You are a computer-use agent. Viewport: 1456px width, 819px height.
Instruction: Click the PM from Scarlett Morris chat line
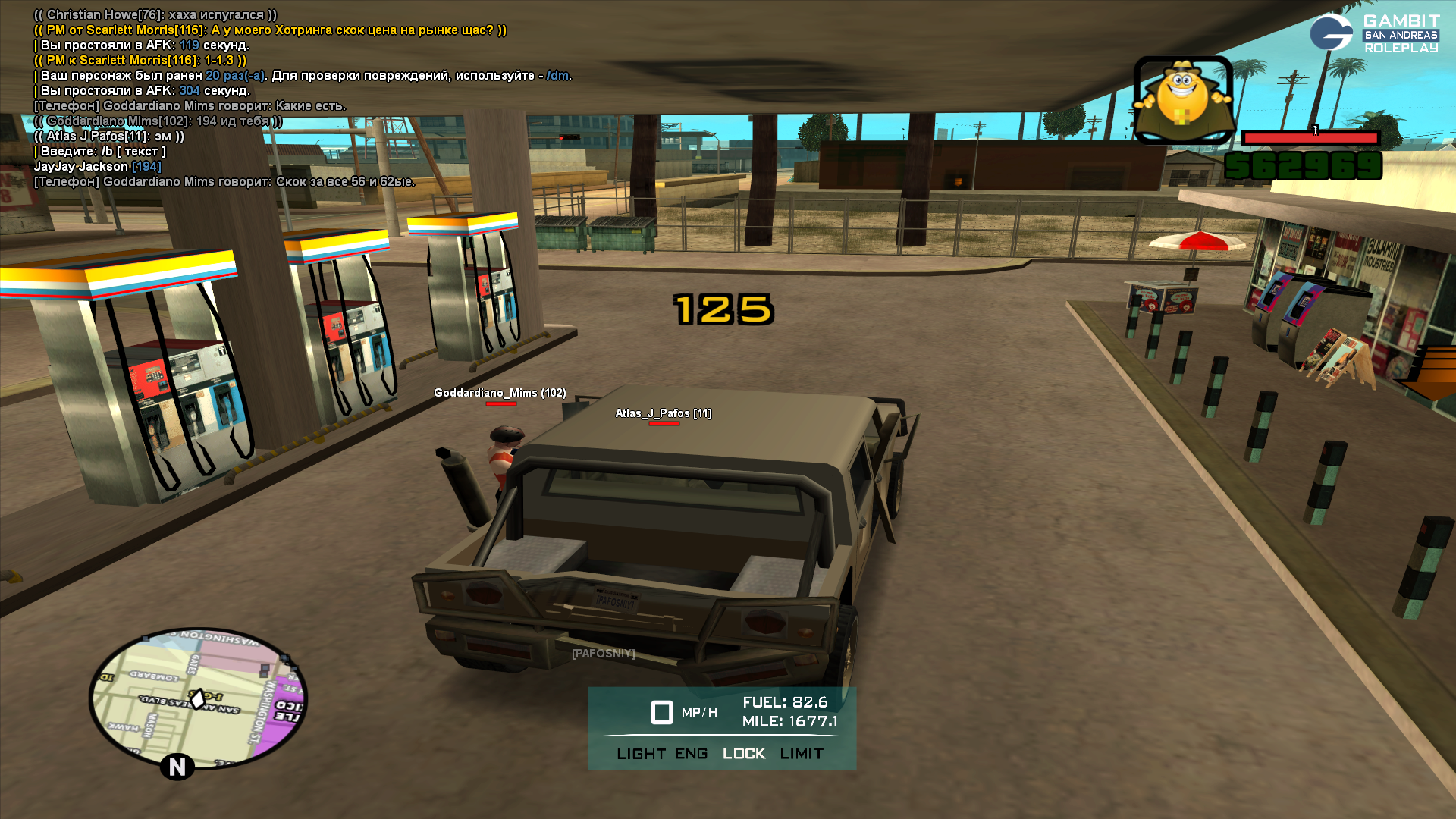270,30
